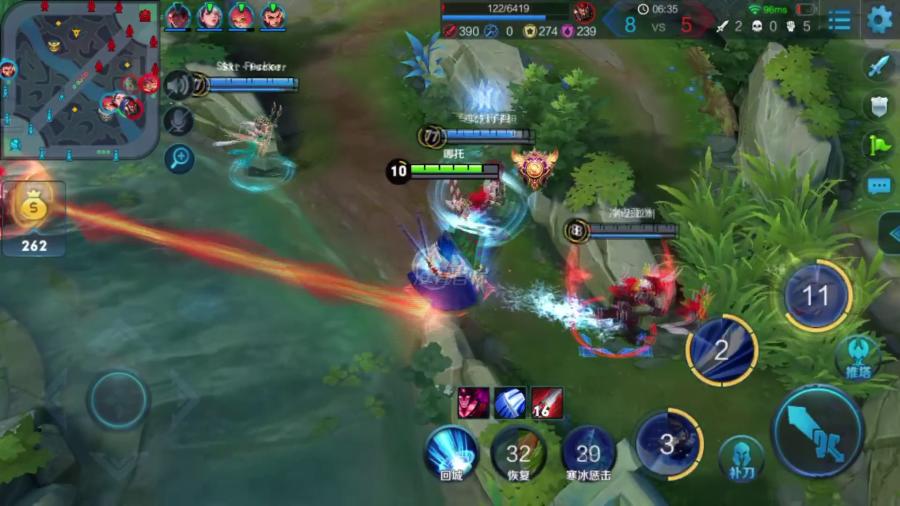Viewport: 900px width, 506px height.
Task: Click the magnifier zoom button beside minimap
Action: point(179,156)
